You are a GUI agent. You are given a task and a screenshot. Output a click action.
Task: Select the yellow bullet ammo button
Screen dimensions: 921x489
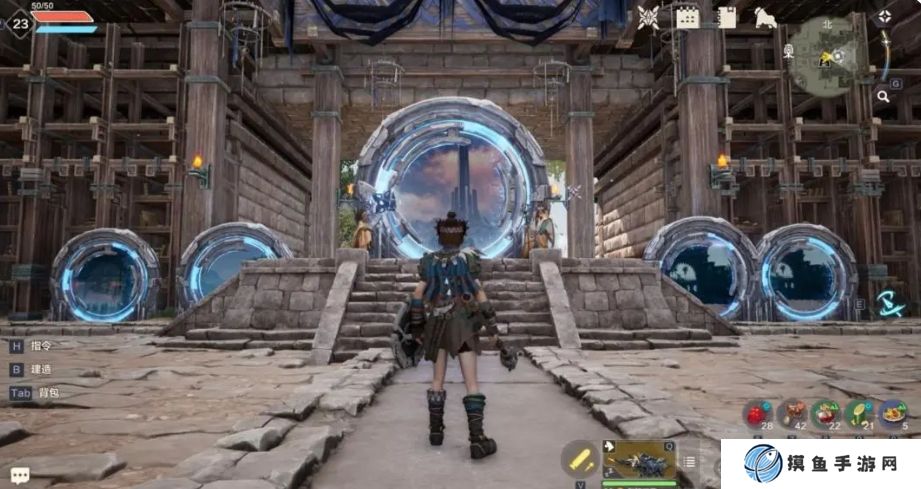[x=579, y=460]
